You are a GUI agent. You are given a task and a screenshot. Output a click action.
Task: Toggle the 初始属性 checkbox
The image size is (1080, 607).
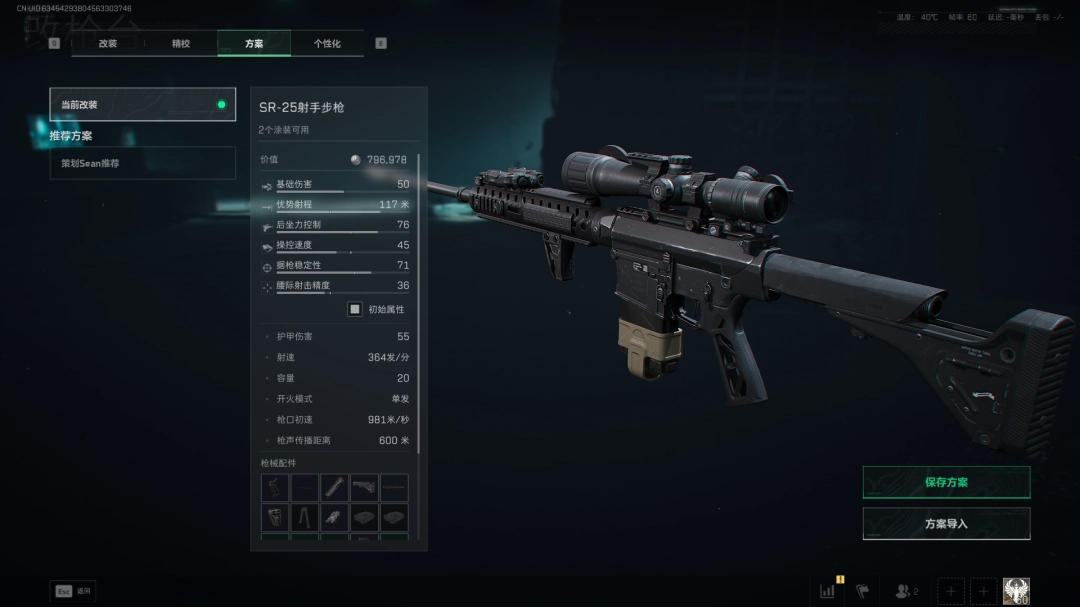click(x=355, y=309)
